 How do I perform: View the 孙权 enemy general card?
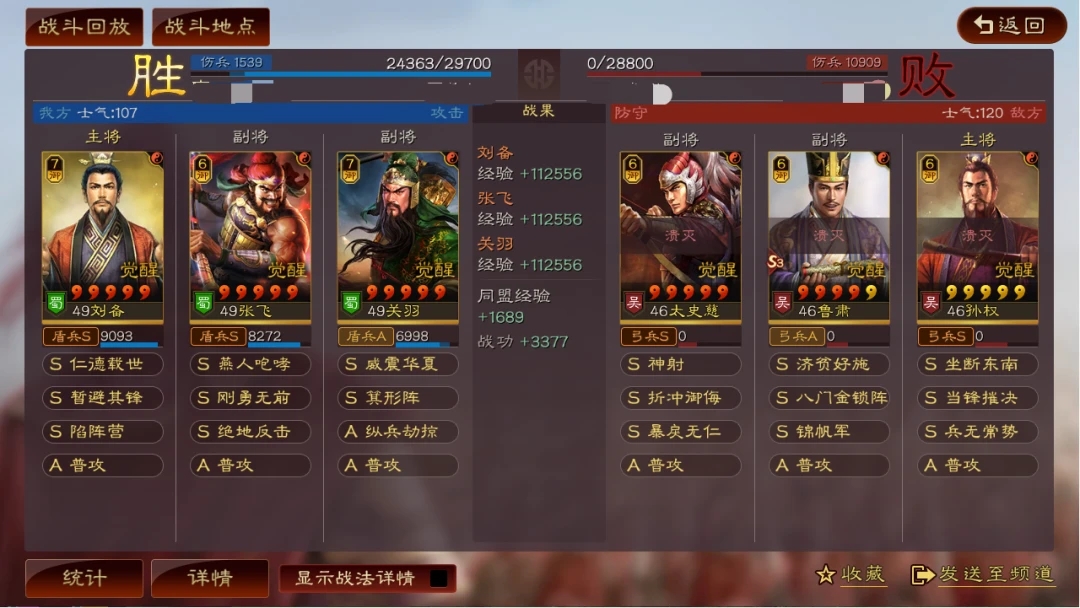point(977,235)
